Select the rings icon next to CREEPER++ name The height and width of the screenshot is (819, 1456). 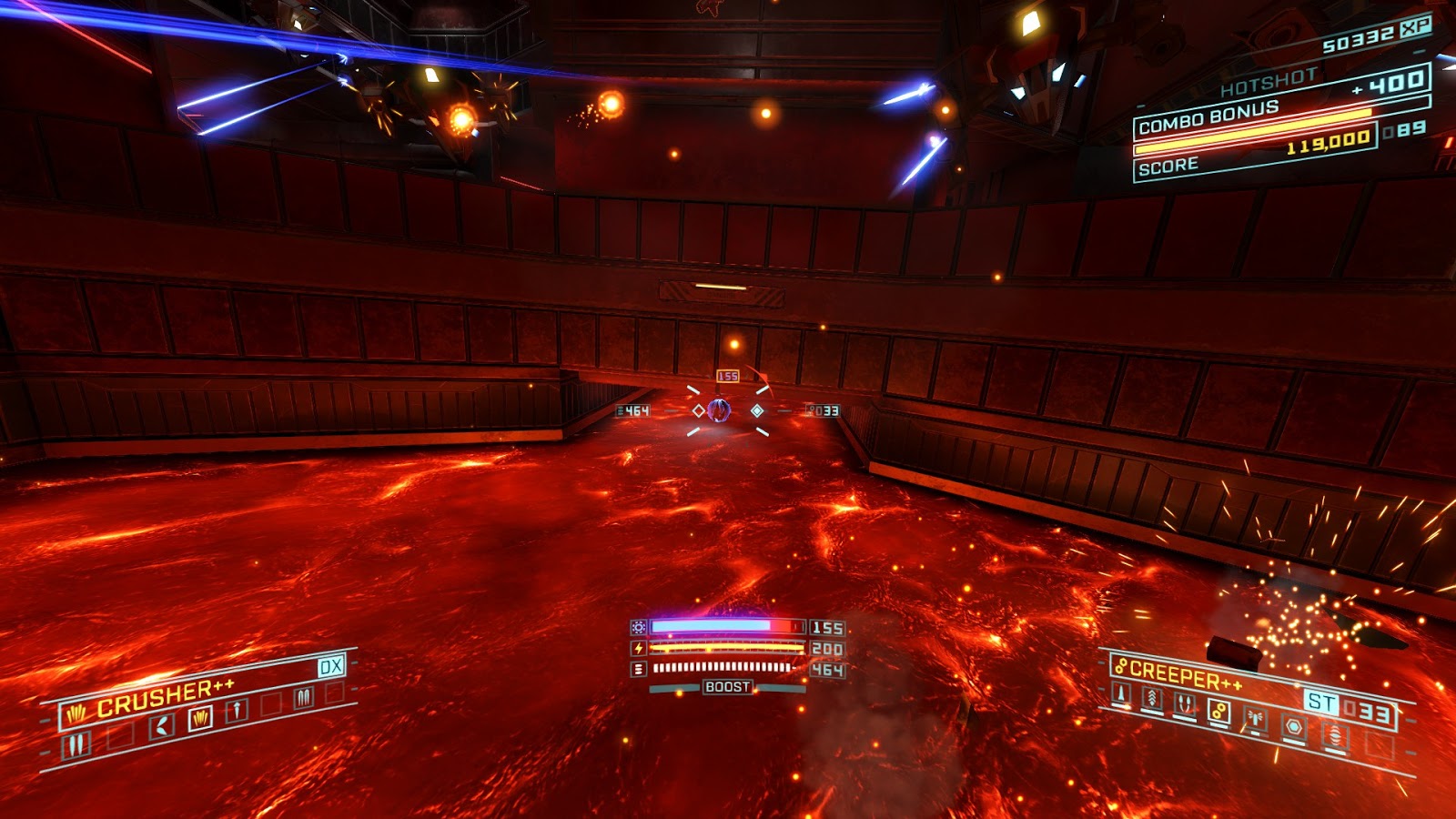click(x=1121, y=667)
